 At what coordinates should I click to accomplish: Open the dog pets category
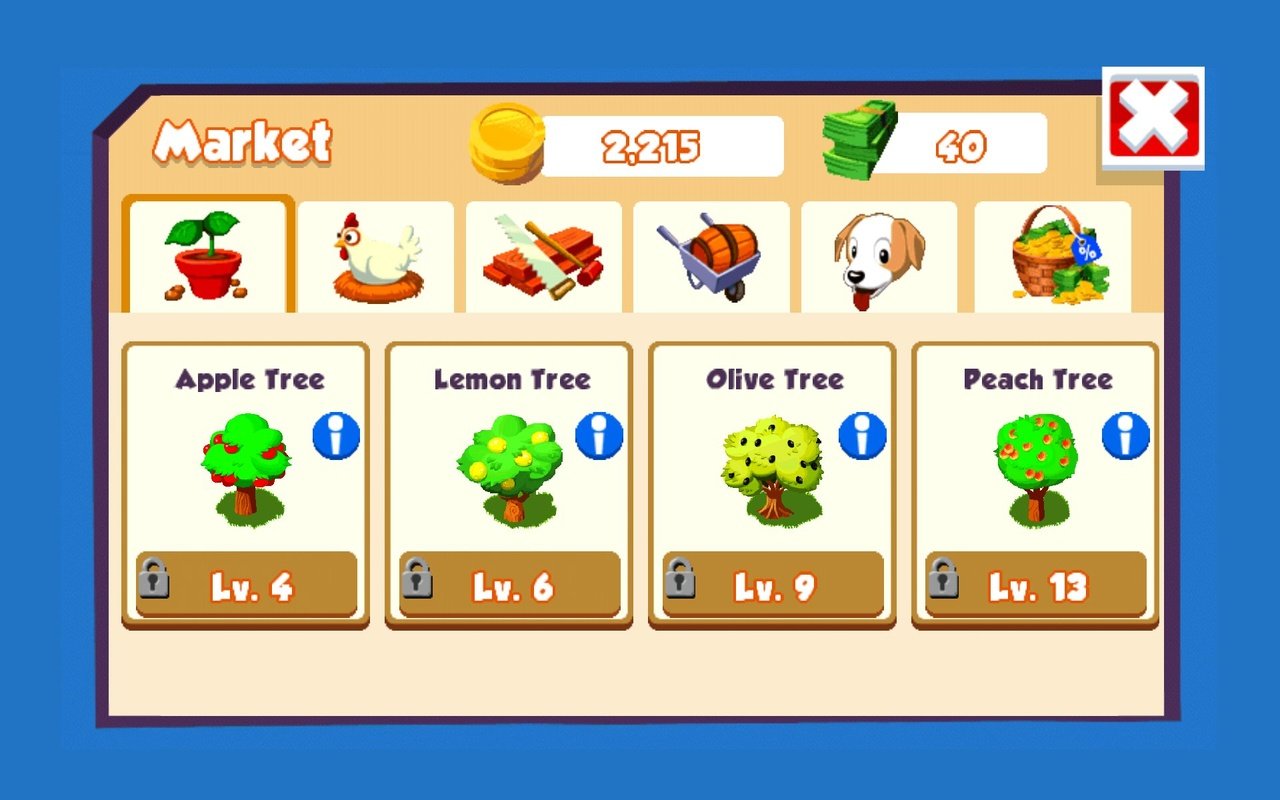[x=878, y=255]
